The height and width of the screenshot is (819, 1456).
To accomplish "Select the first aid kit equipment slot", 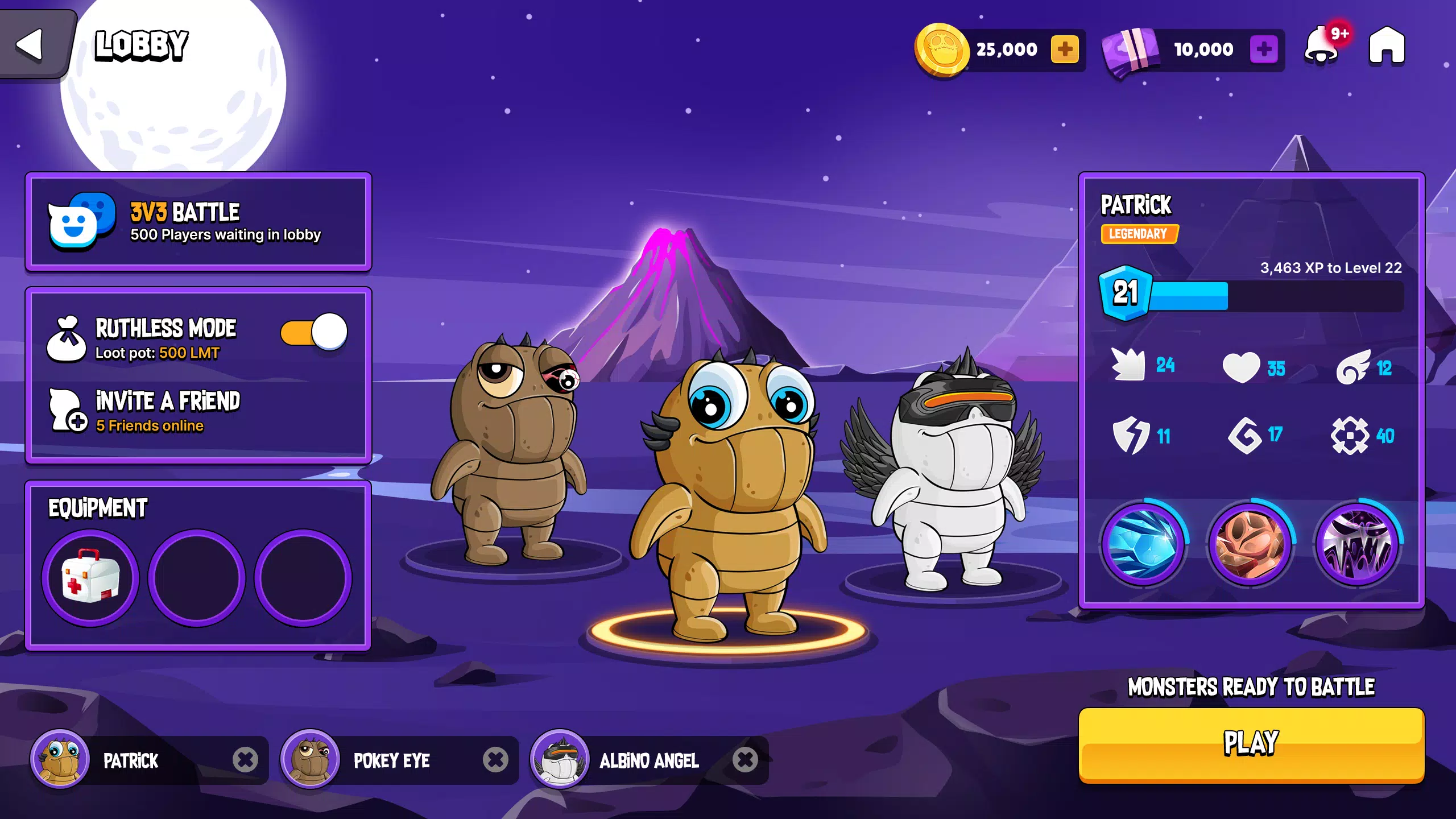I will [90, 578].
